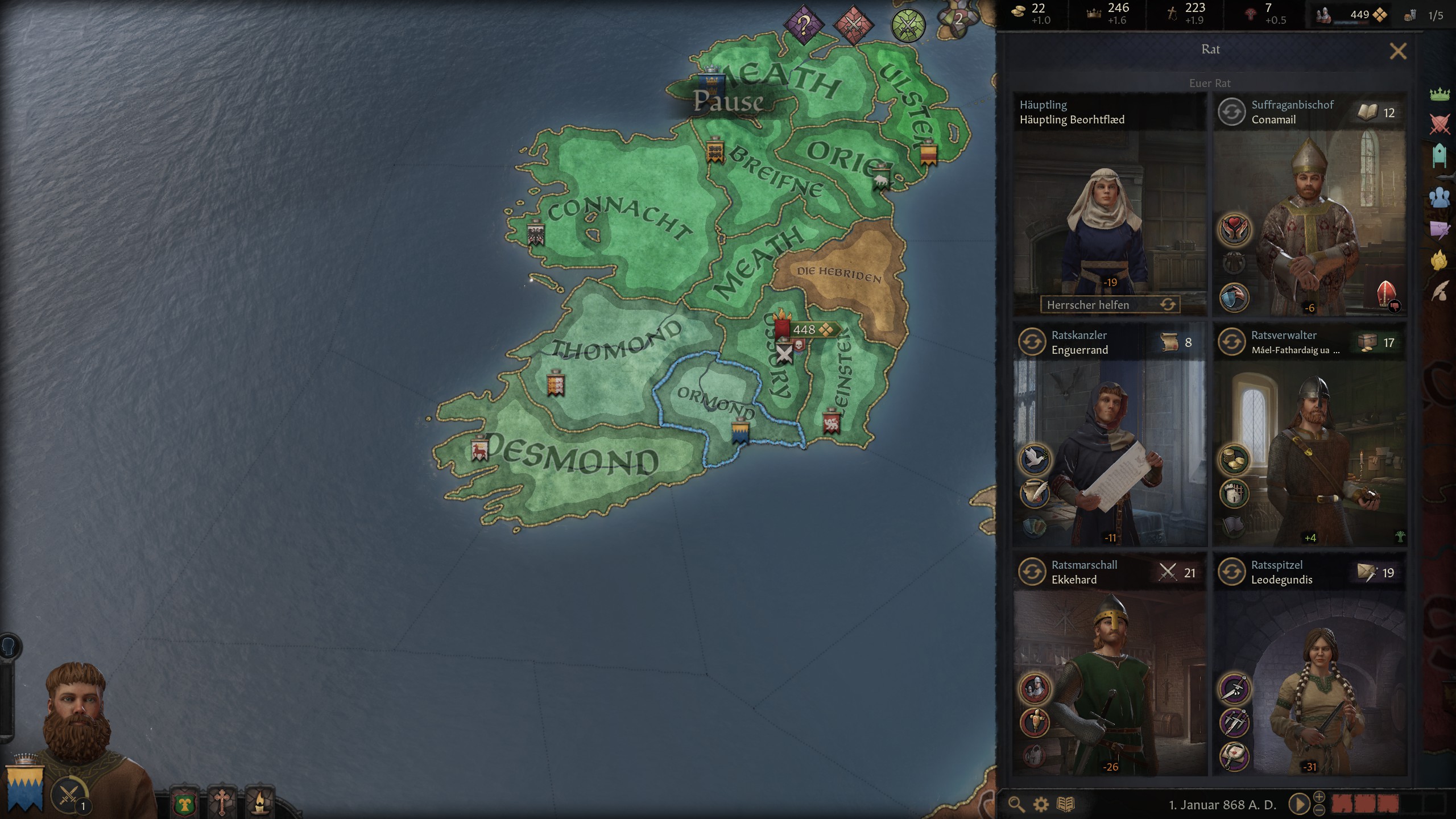
Task: Open the blue court people menu
Action: [x=1440, y=197]
